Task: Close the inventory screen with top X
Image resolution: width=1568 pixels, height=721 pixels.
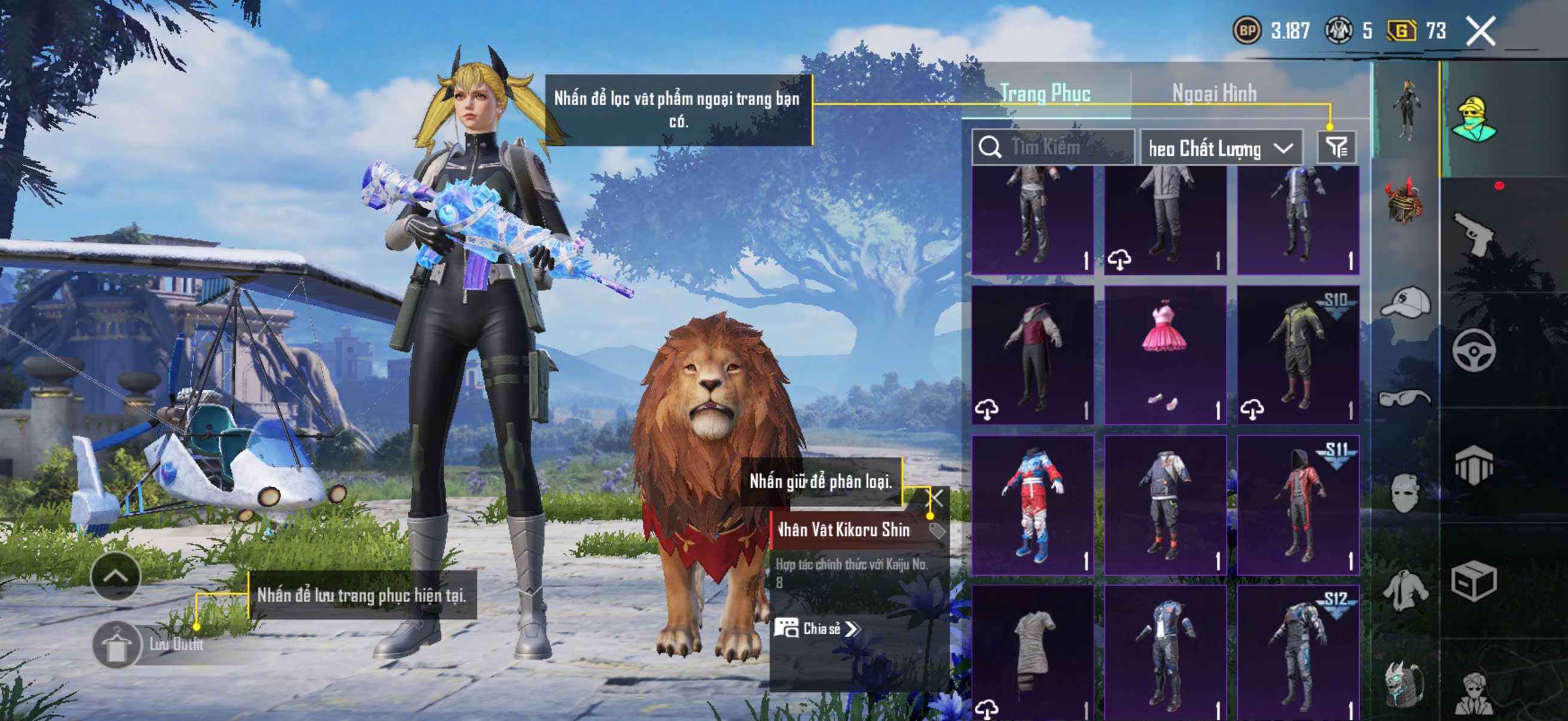Action: [1479, 30]
